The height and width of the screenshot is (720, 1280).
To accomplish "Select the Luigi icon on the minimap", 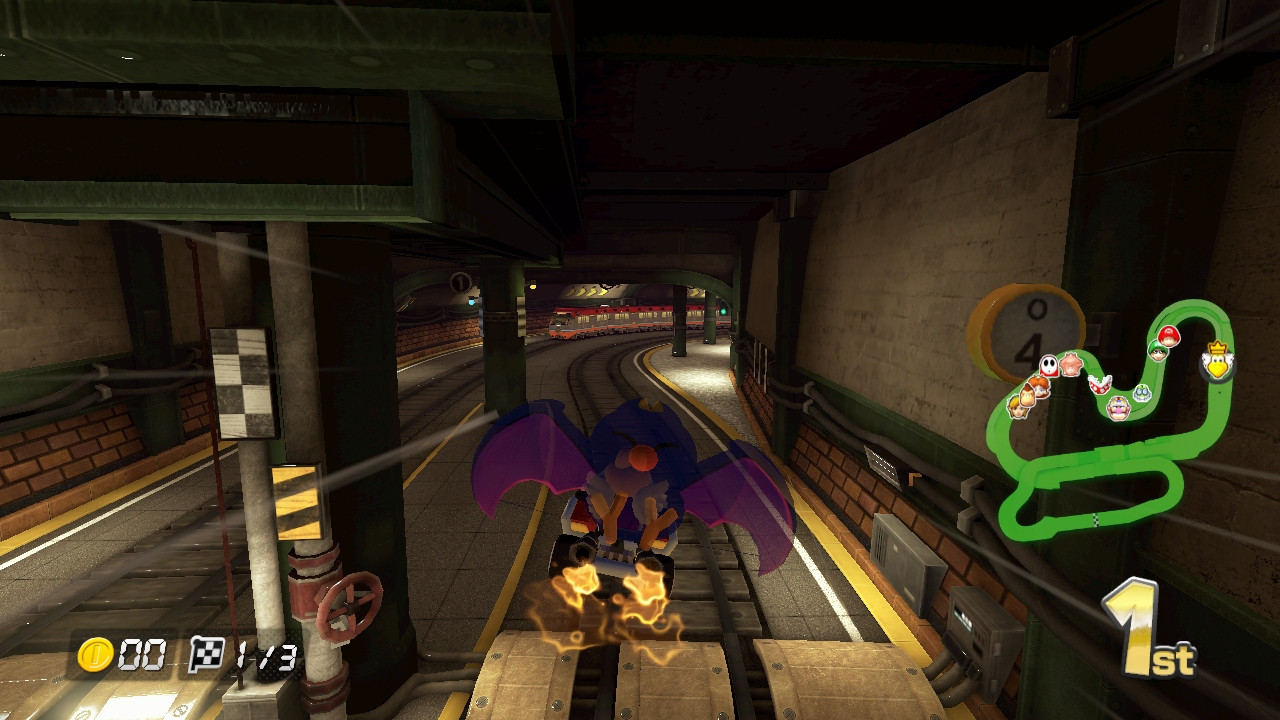I will pos(1157,350).
